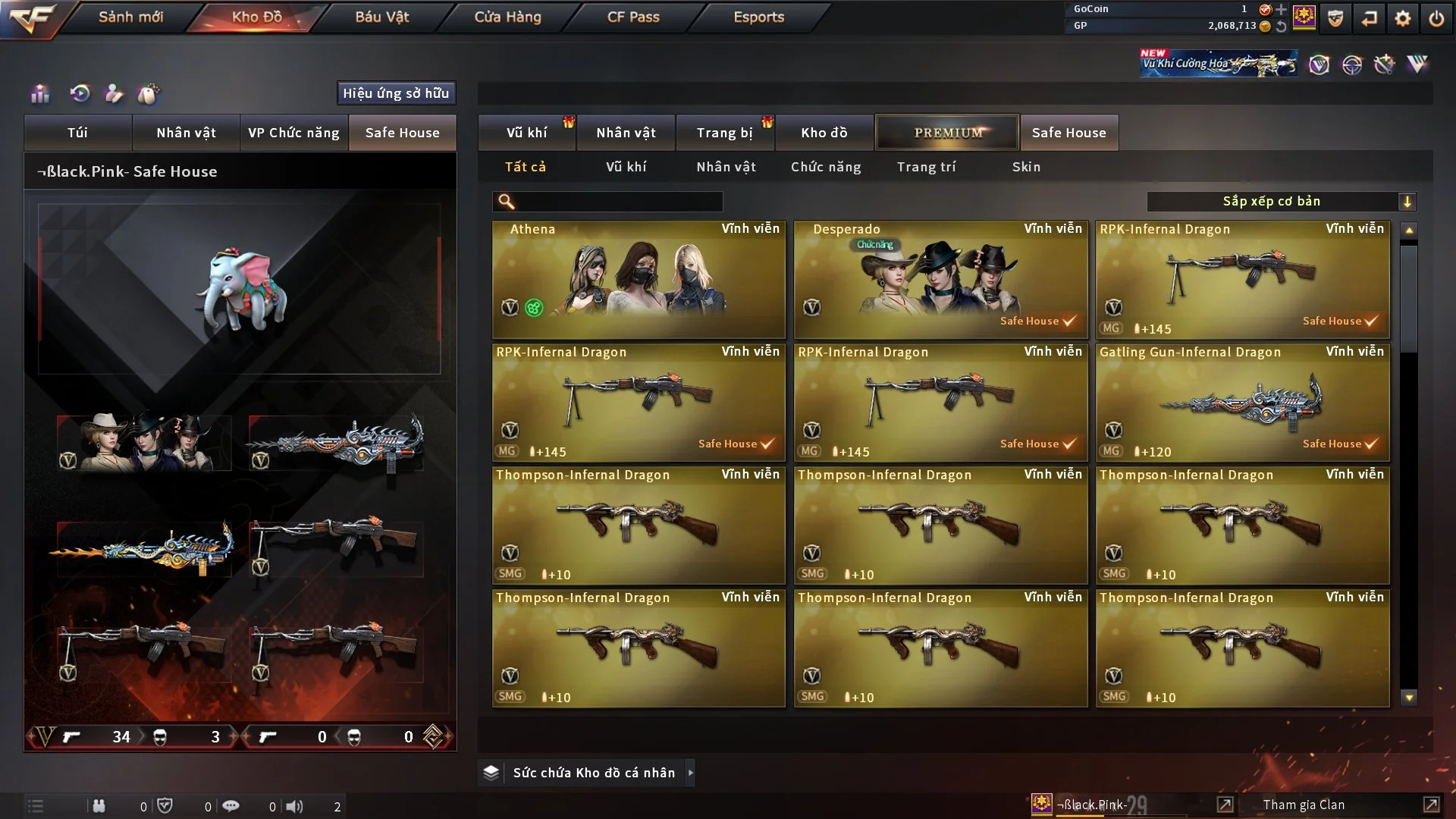The image size is (1456, 819).
Task: Open the CF Pass menu
Action: point(633,17)
